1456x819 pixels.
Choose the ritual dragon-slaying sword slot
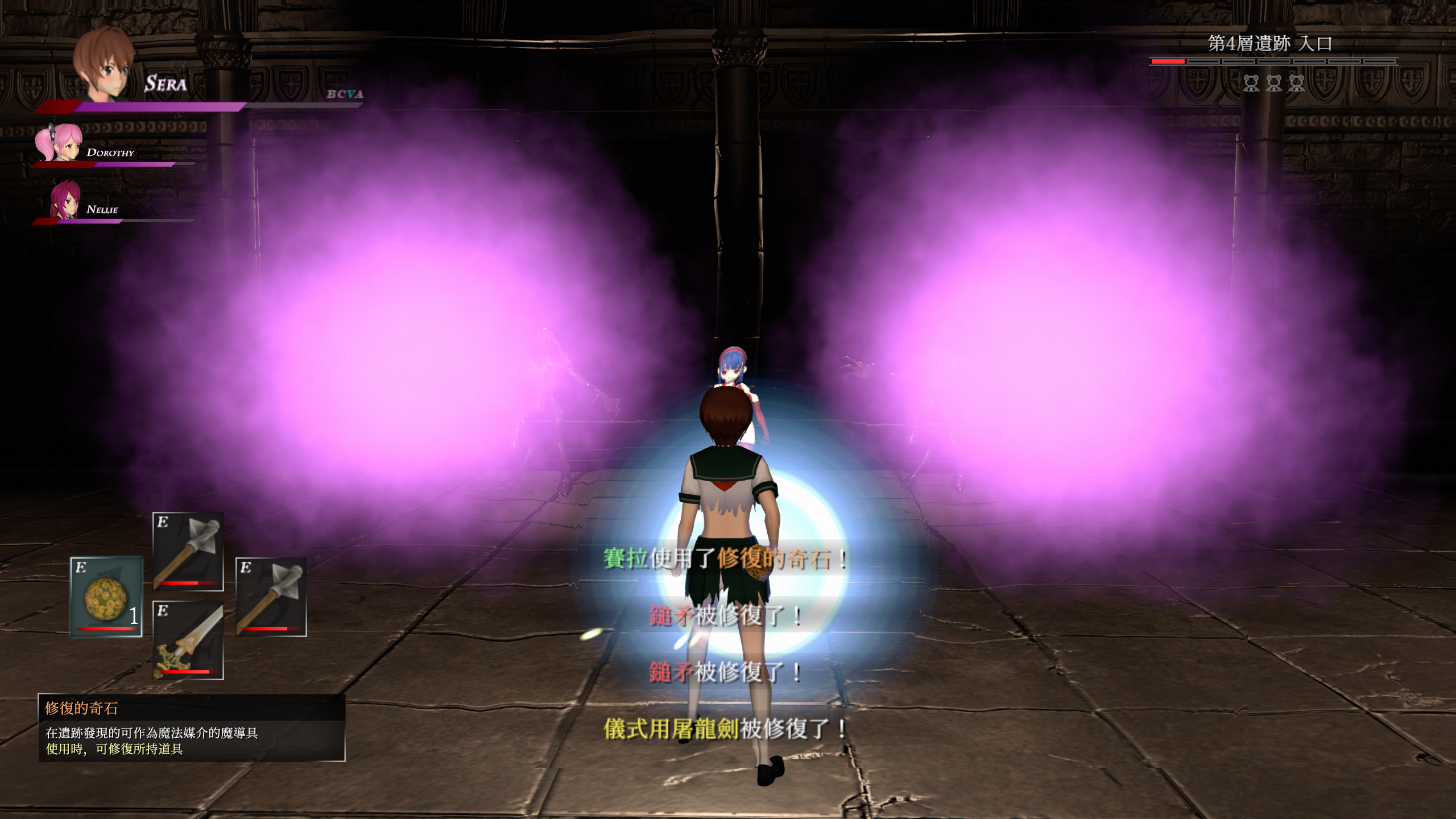tap(188, 640)
